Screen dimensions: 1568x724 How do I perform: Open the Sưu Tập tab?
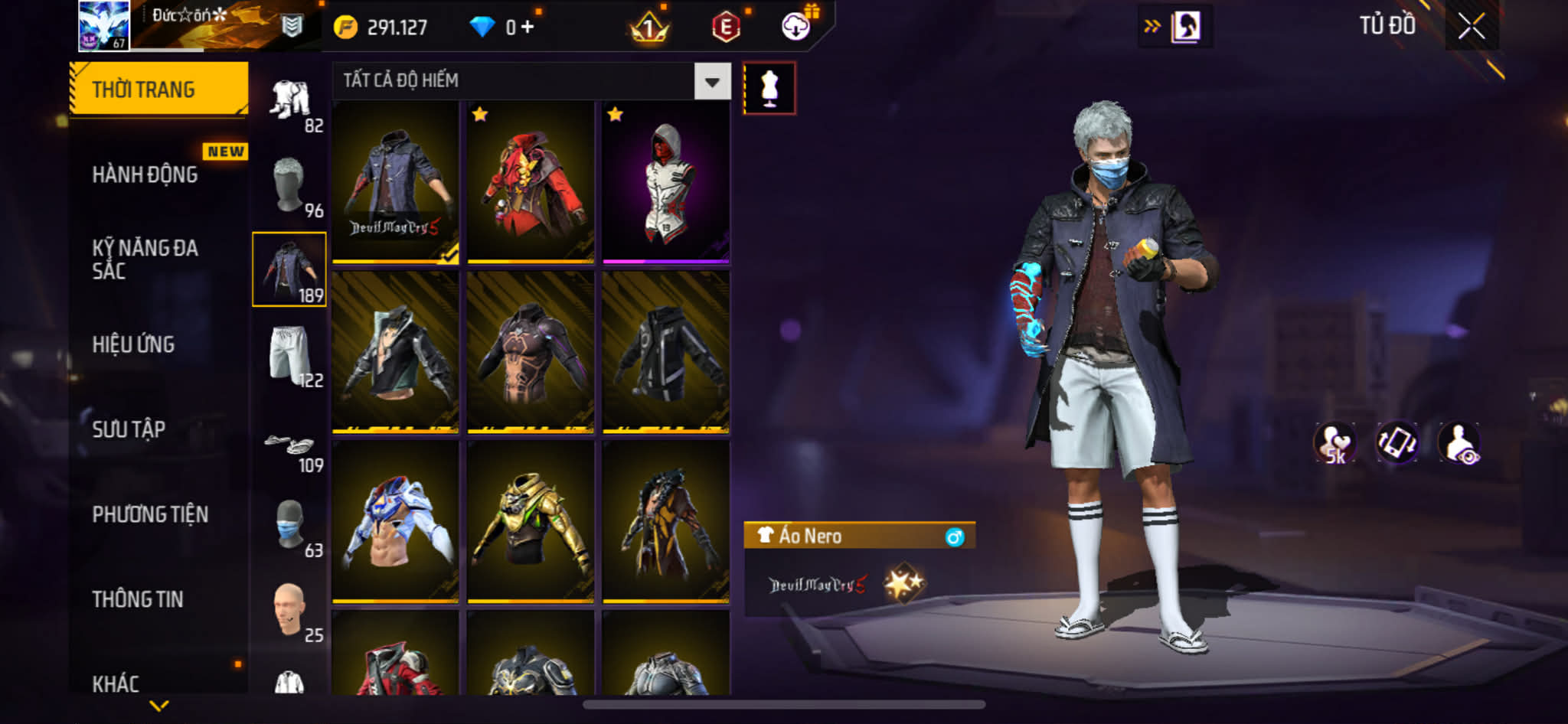[129, 429]
